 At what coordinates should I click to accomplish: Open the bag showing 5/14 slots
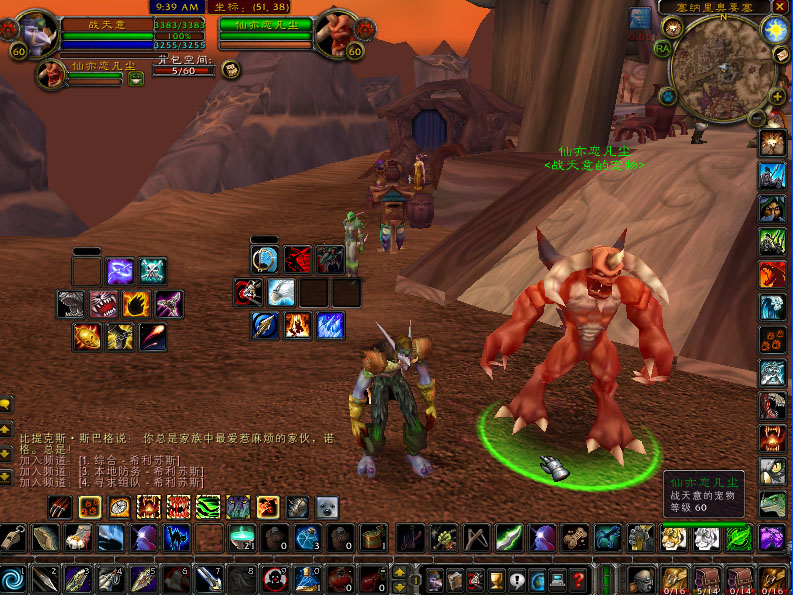pyautogui.click(x=708, y=579)
